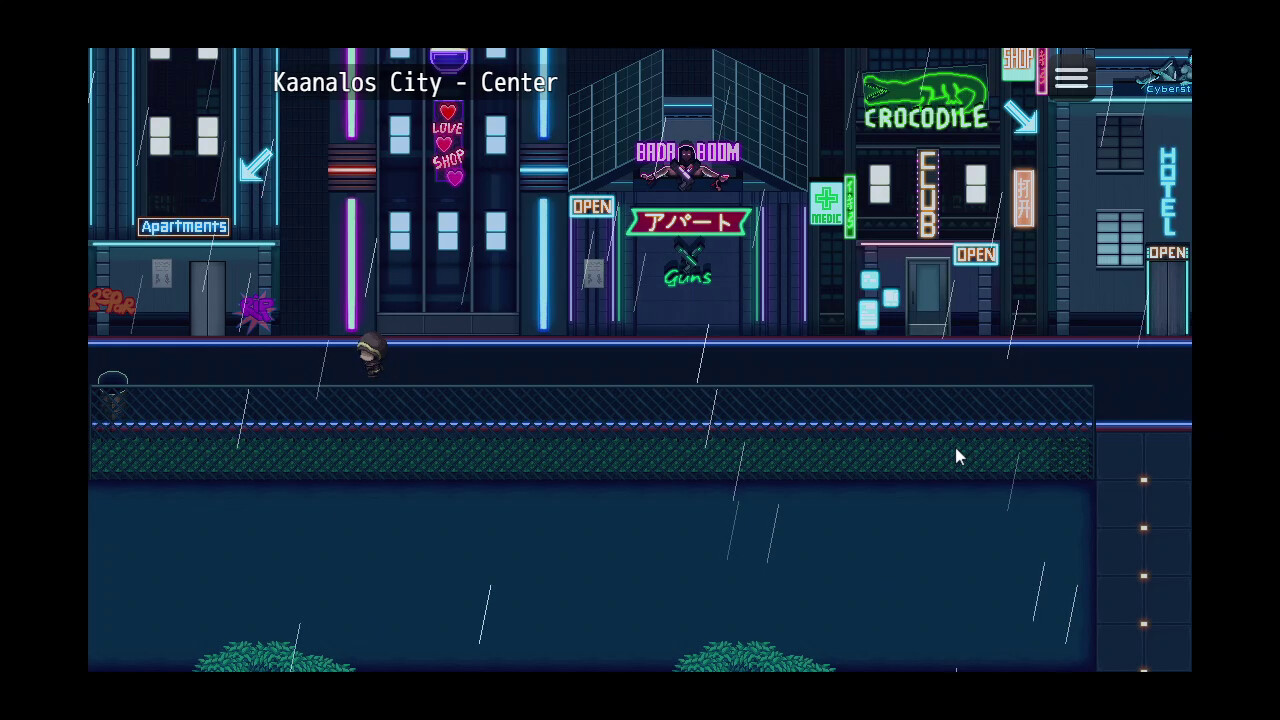1280x720 pixels.
Task: Click the Apartments door sign
Action: (x=183, y=226)
